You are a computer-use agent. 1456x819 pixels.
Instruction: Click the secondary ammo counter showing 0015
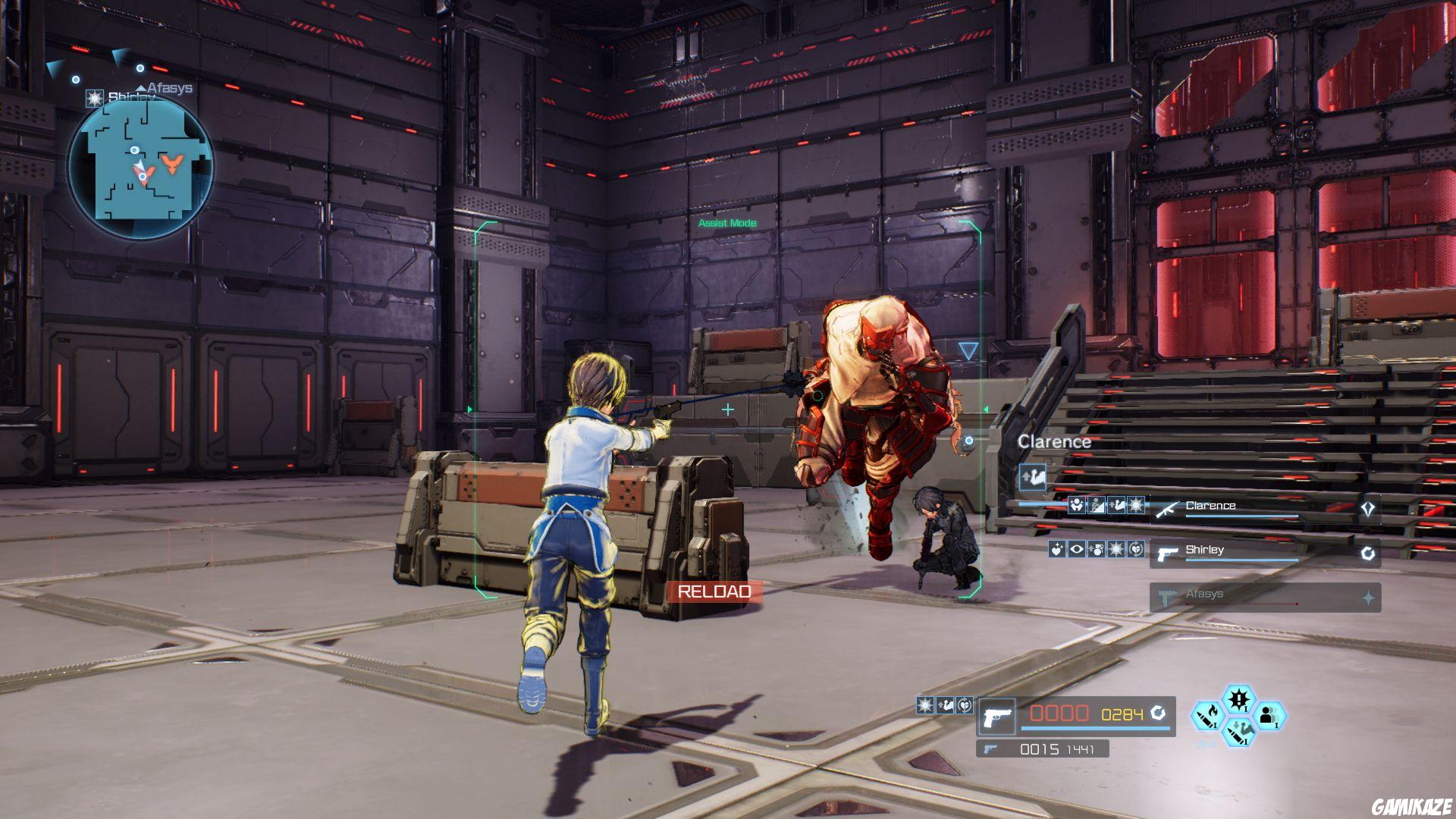(x=1037, y=749)
